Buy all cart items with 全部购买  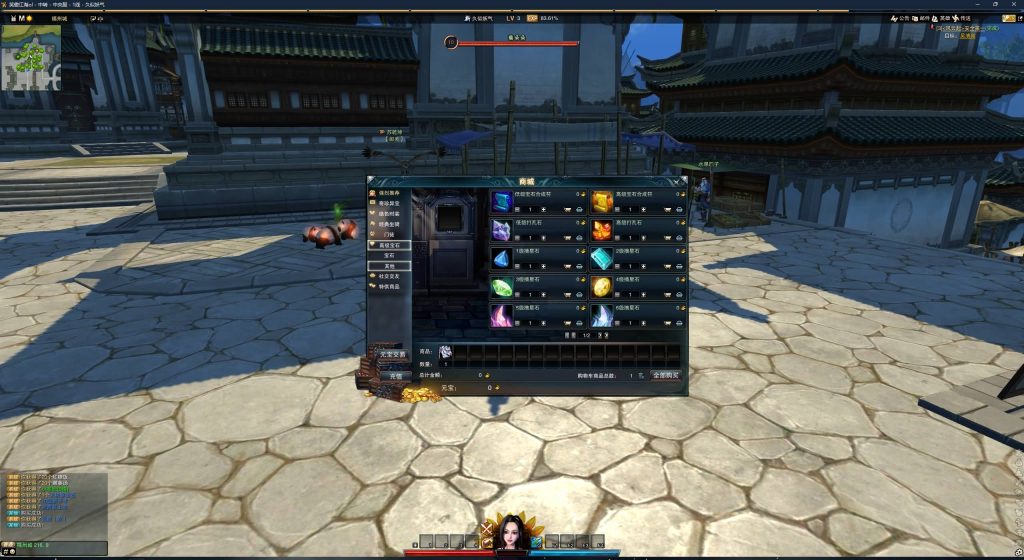665,375
